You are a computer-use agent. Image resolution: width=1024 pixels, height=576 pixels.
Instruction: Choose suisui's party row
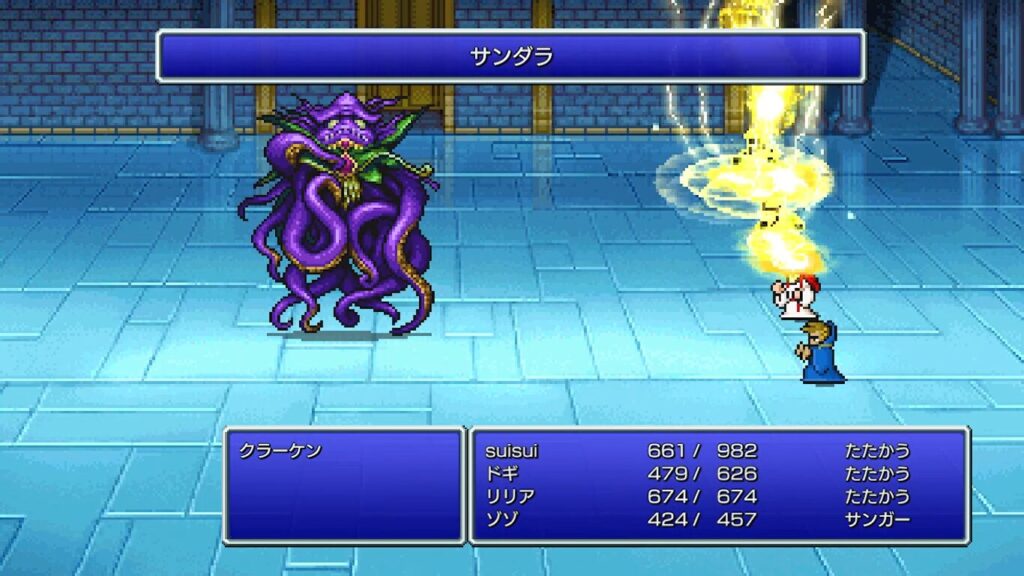(511, 451)
